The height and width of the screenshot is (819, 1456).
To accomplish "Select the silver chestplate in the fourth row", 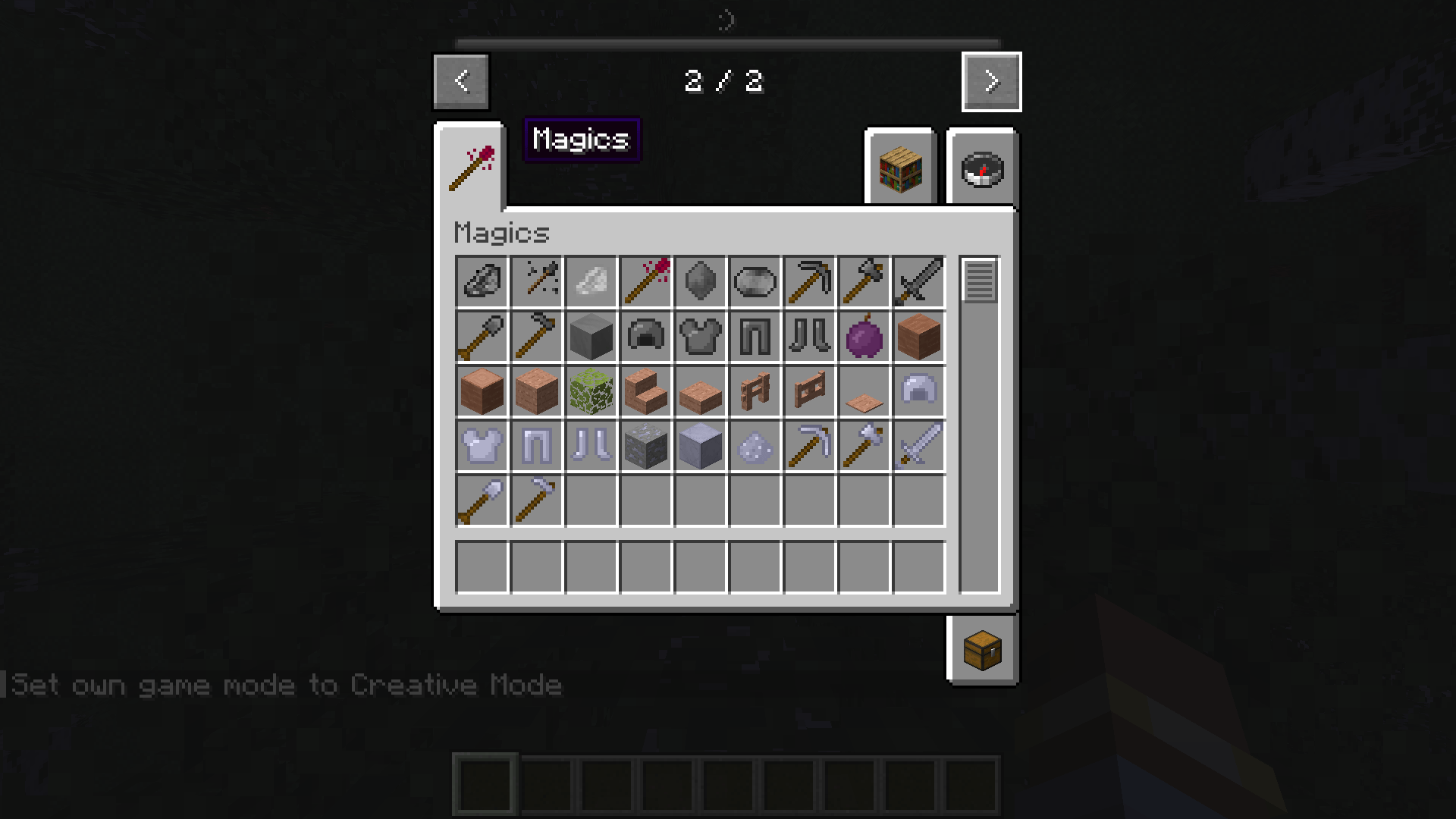I will pyautogui.click(x=481, y=445).
